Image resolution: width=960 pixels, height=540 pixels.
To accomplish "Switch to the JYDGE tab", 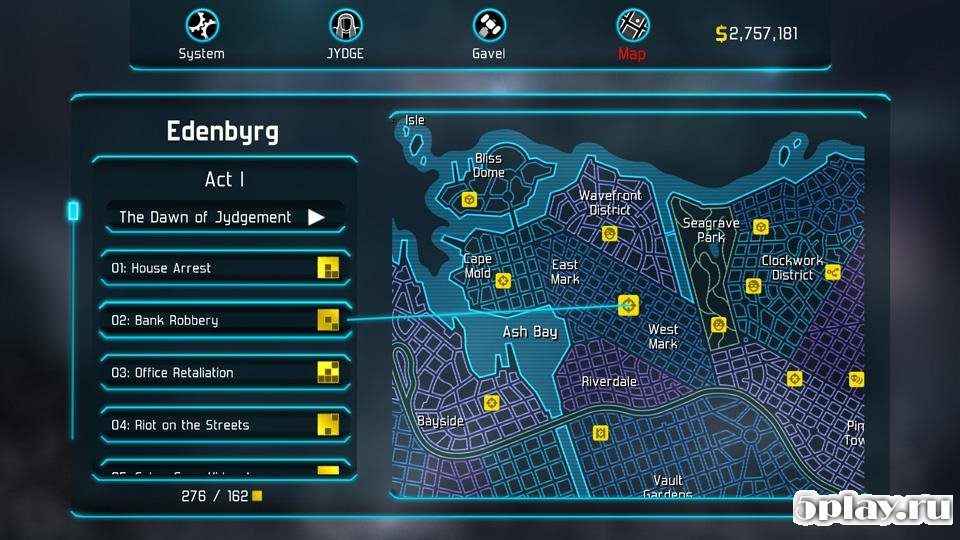I will pos(346,34).
